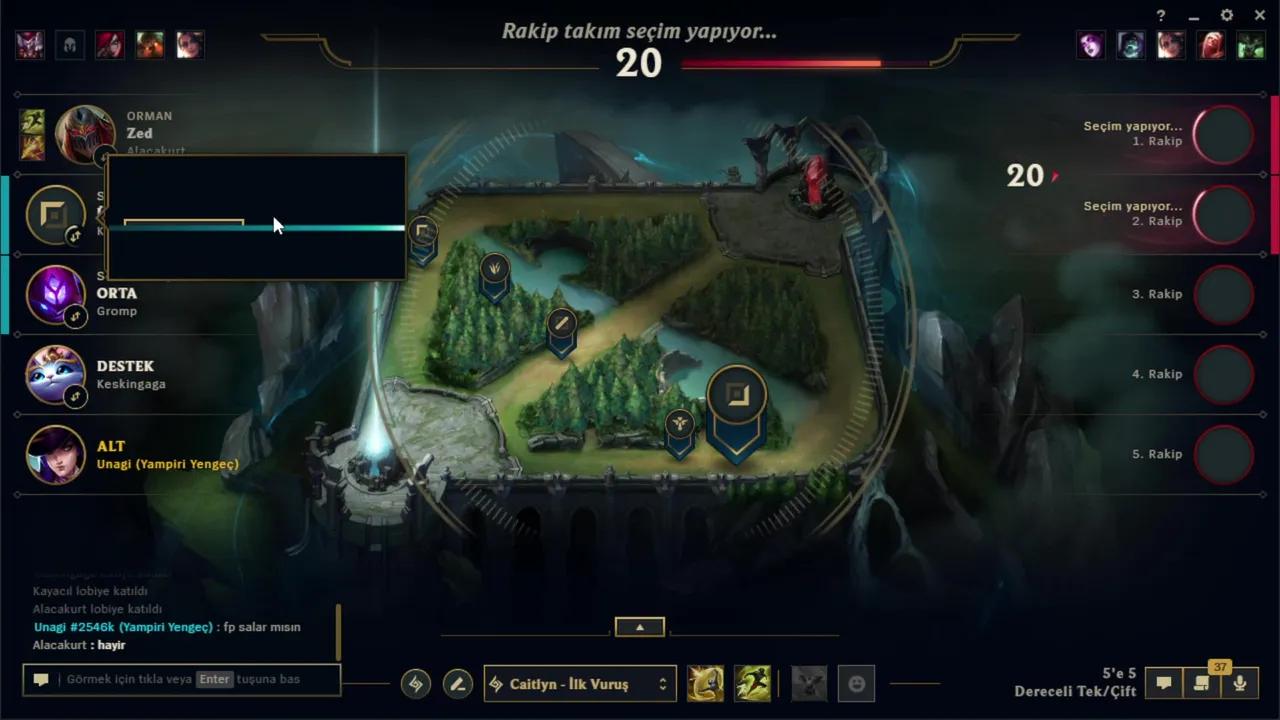Click the first banned champion portrait top left
Screen dimensions: 1280x720
point(29,44)
